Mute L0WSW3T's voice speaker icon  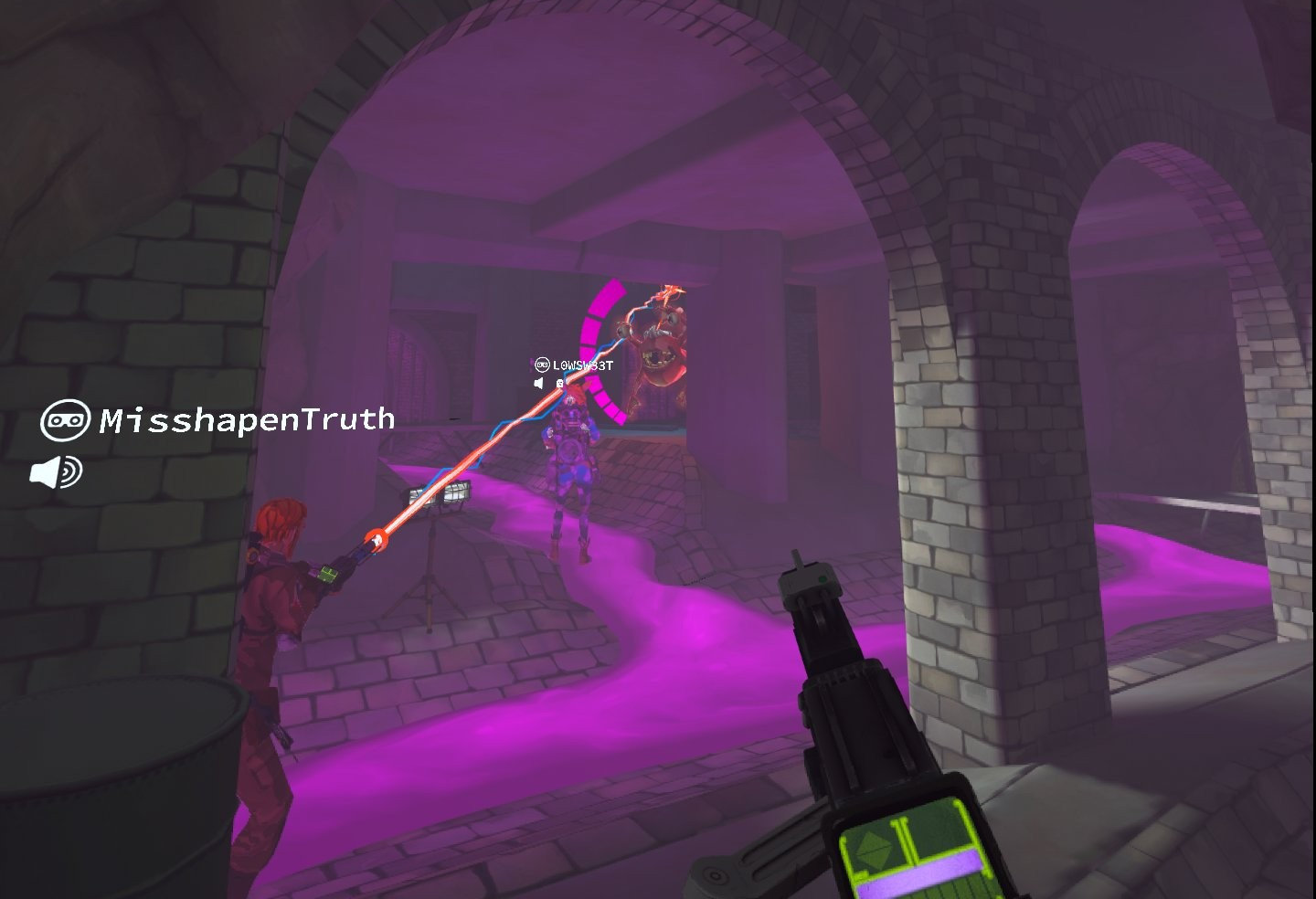538,382
